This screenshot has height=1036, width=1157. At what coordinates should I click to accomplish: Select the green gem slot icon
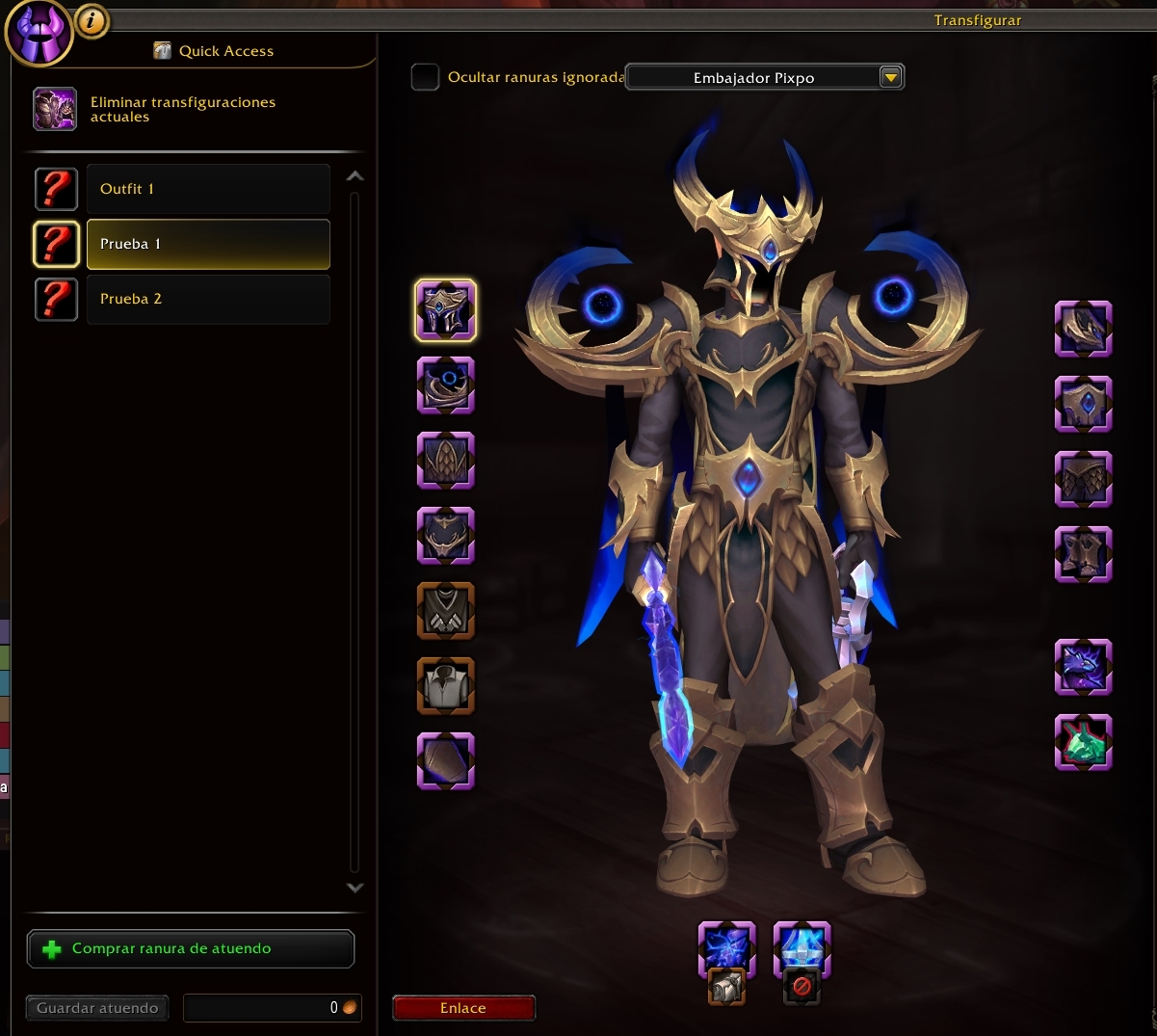pyautogui.click(x=1083, y=742)
